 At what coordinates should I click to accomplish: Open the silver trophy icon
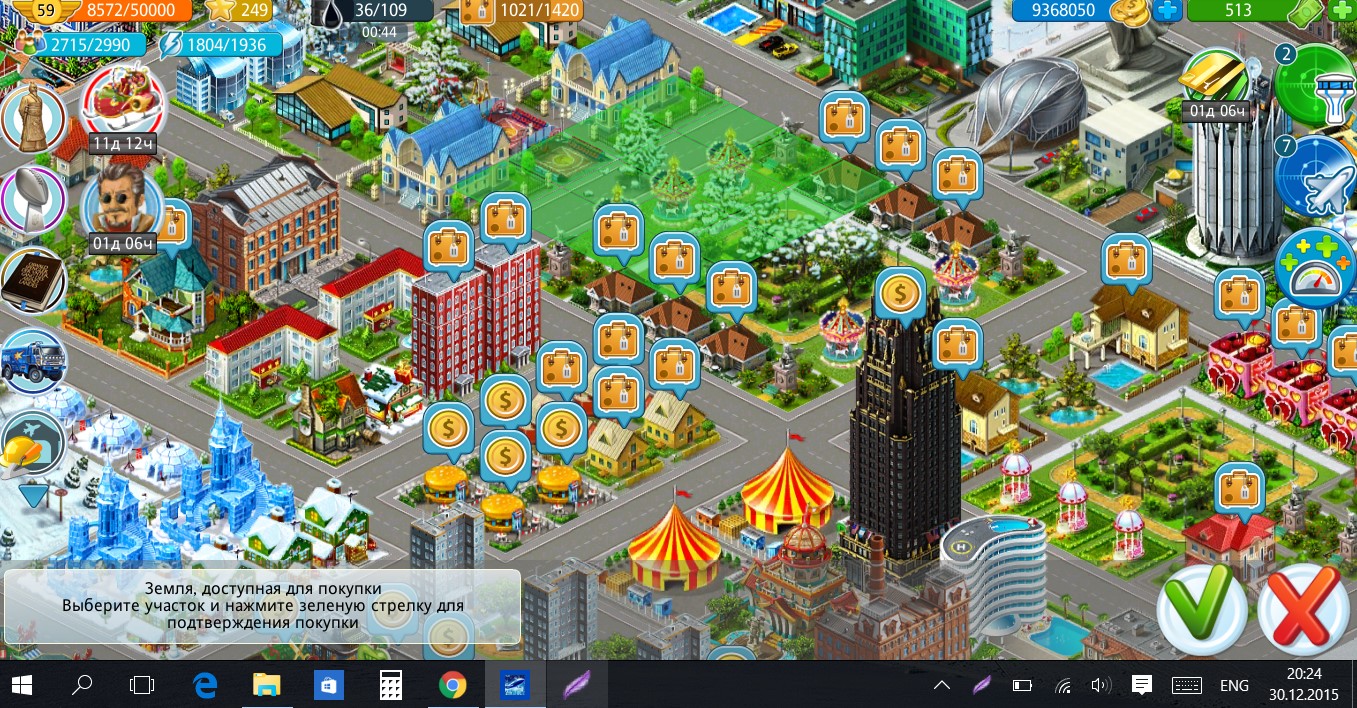pos(33,199)
